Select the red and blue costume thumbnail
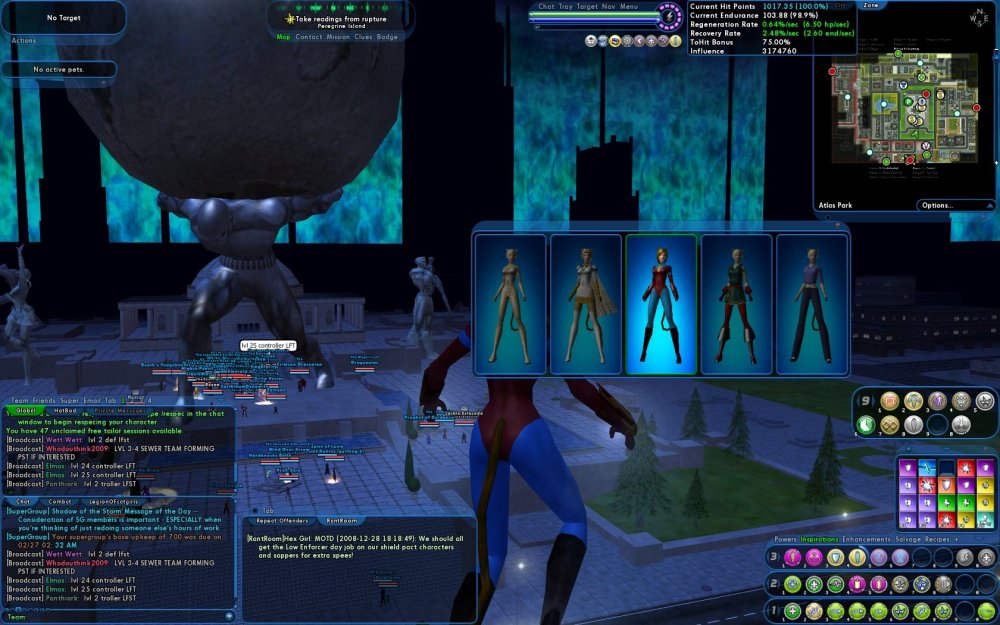 tap(661, 304)
